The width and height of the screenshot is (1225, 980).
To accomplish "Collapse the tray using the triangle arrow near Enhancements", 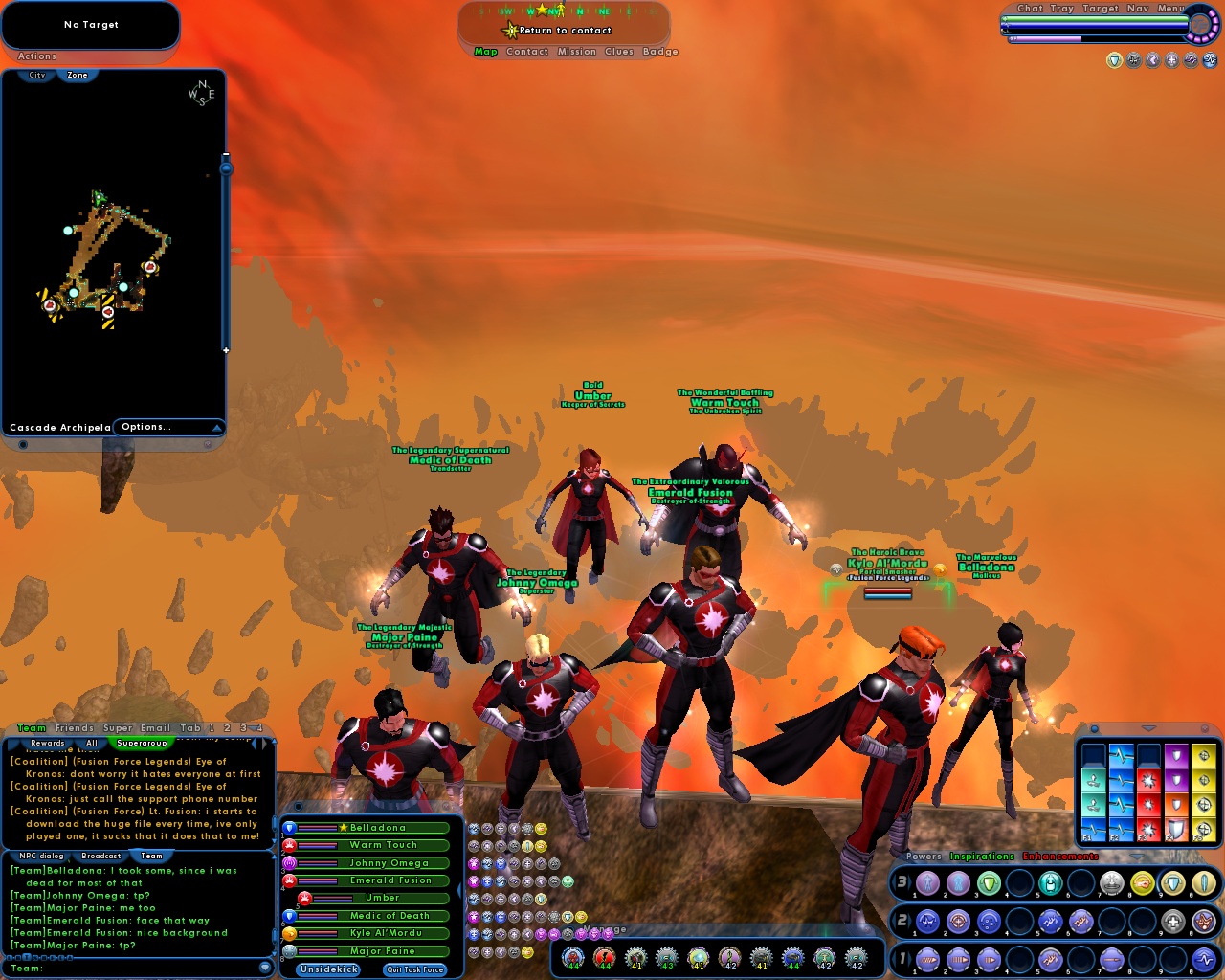I will (x=1136, y=857).
